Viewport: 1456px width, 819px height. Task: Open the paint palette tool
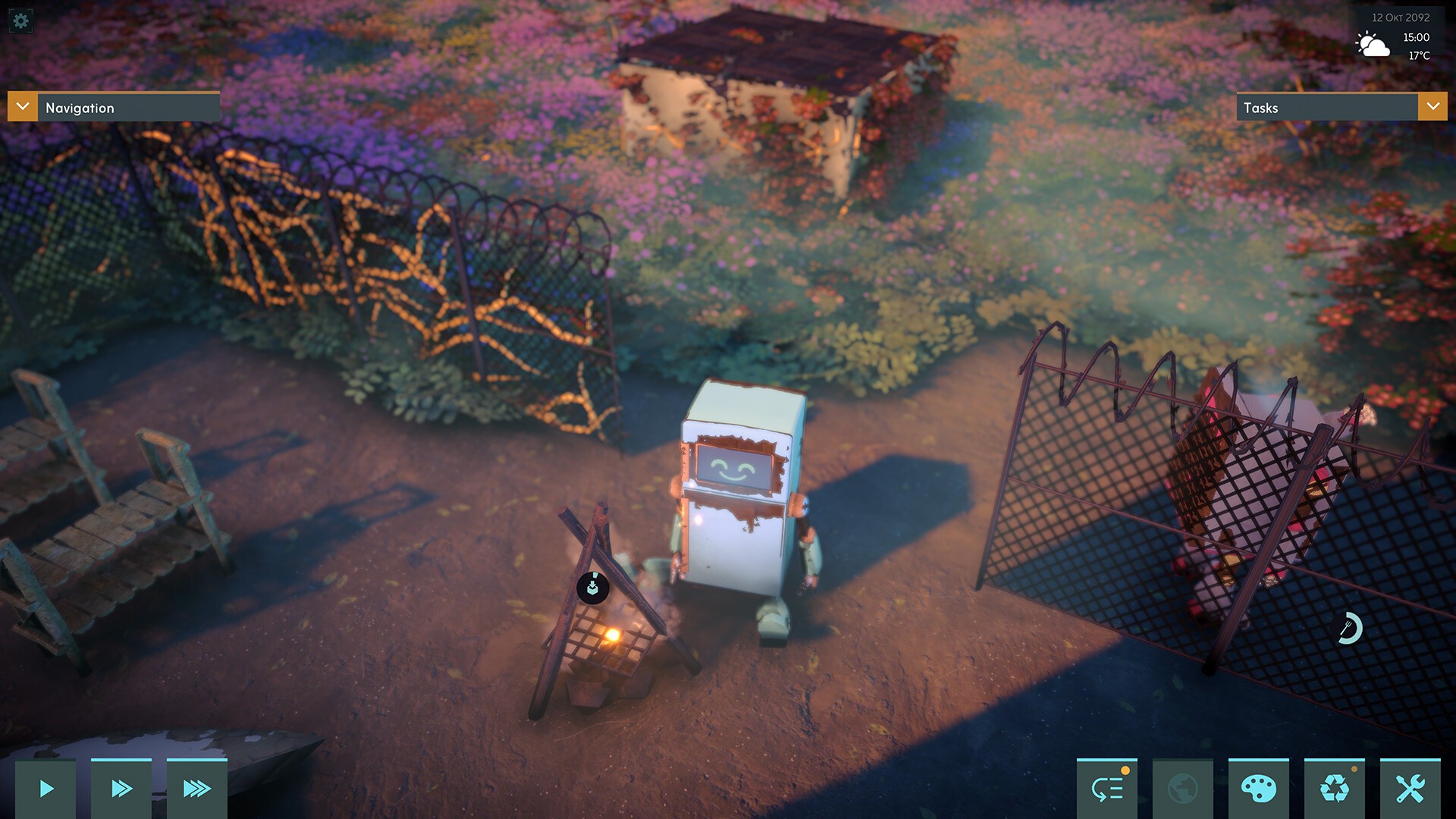pos(1259,789)
